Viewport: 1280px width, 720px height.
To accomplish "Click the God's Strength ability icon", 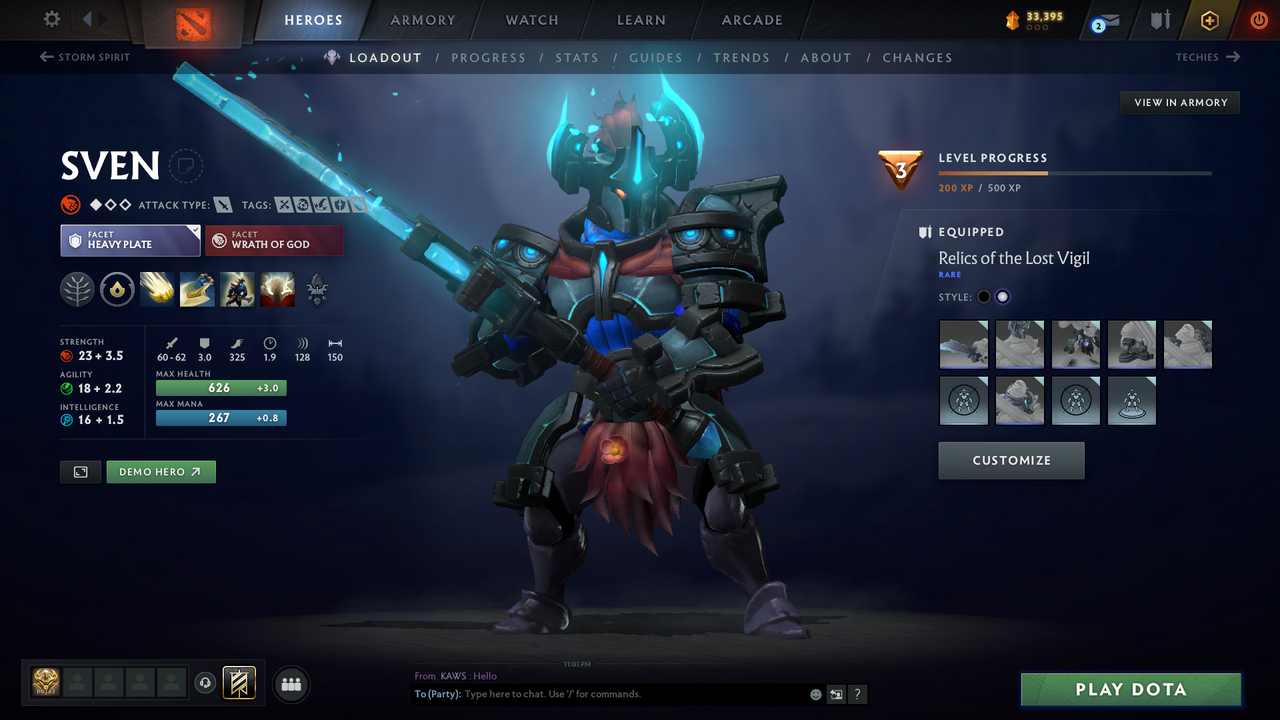I will pos(277,290).
